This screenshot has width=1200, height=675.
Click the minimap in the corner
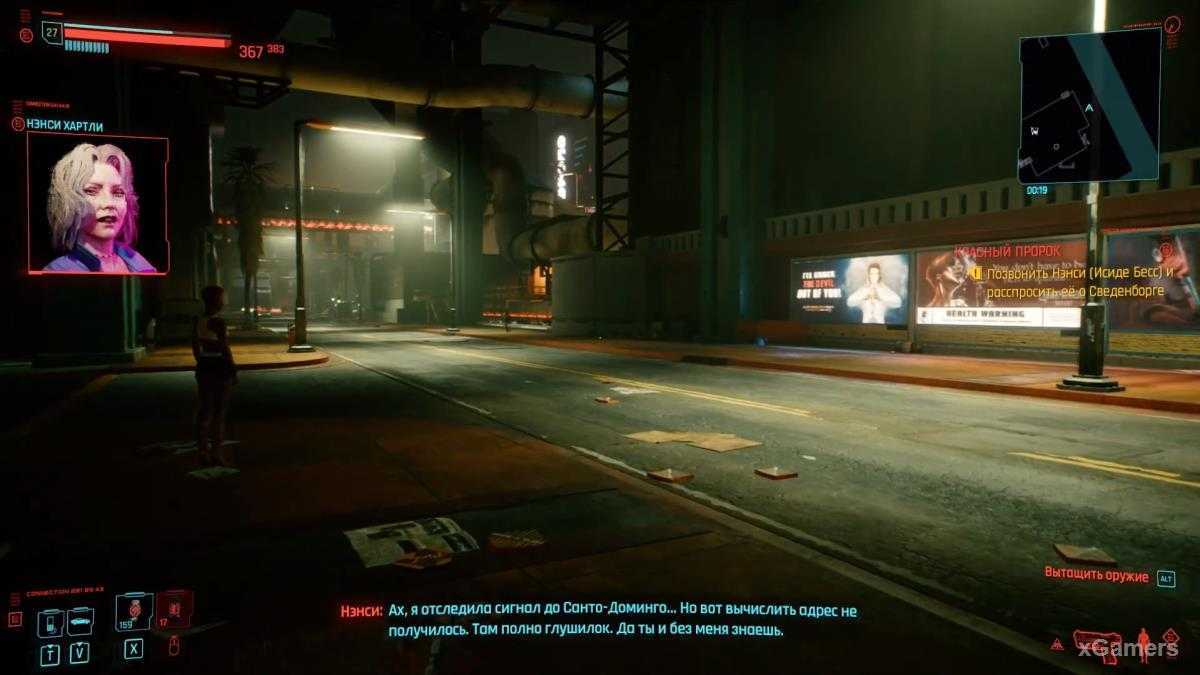(x=1089, y=106)
